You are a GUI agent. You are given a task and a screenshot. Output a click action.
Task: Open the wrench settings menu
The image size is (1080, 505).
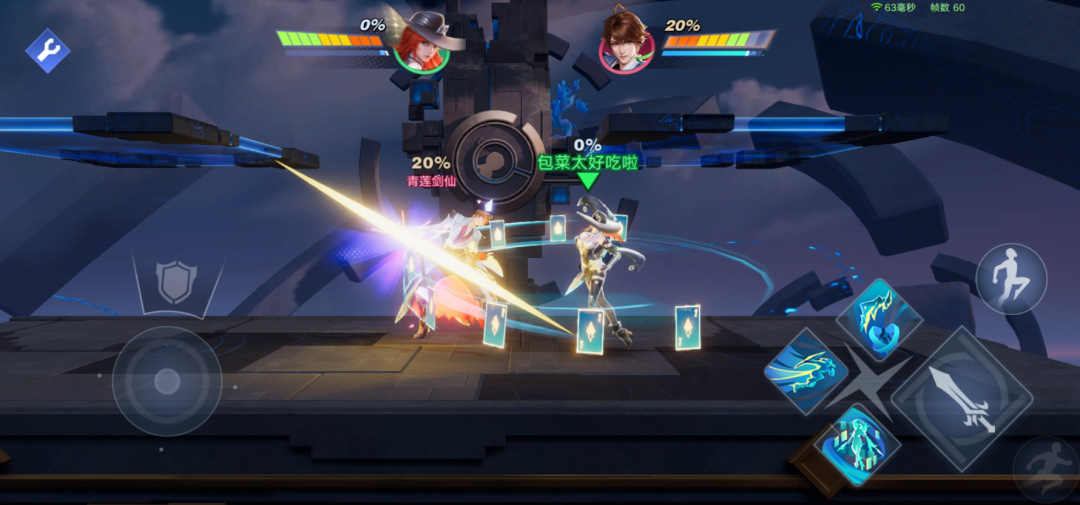click(47, 50)
